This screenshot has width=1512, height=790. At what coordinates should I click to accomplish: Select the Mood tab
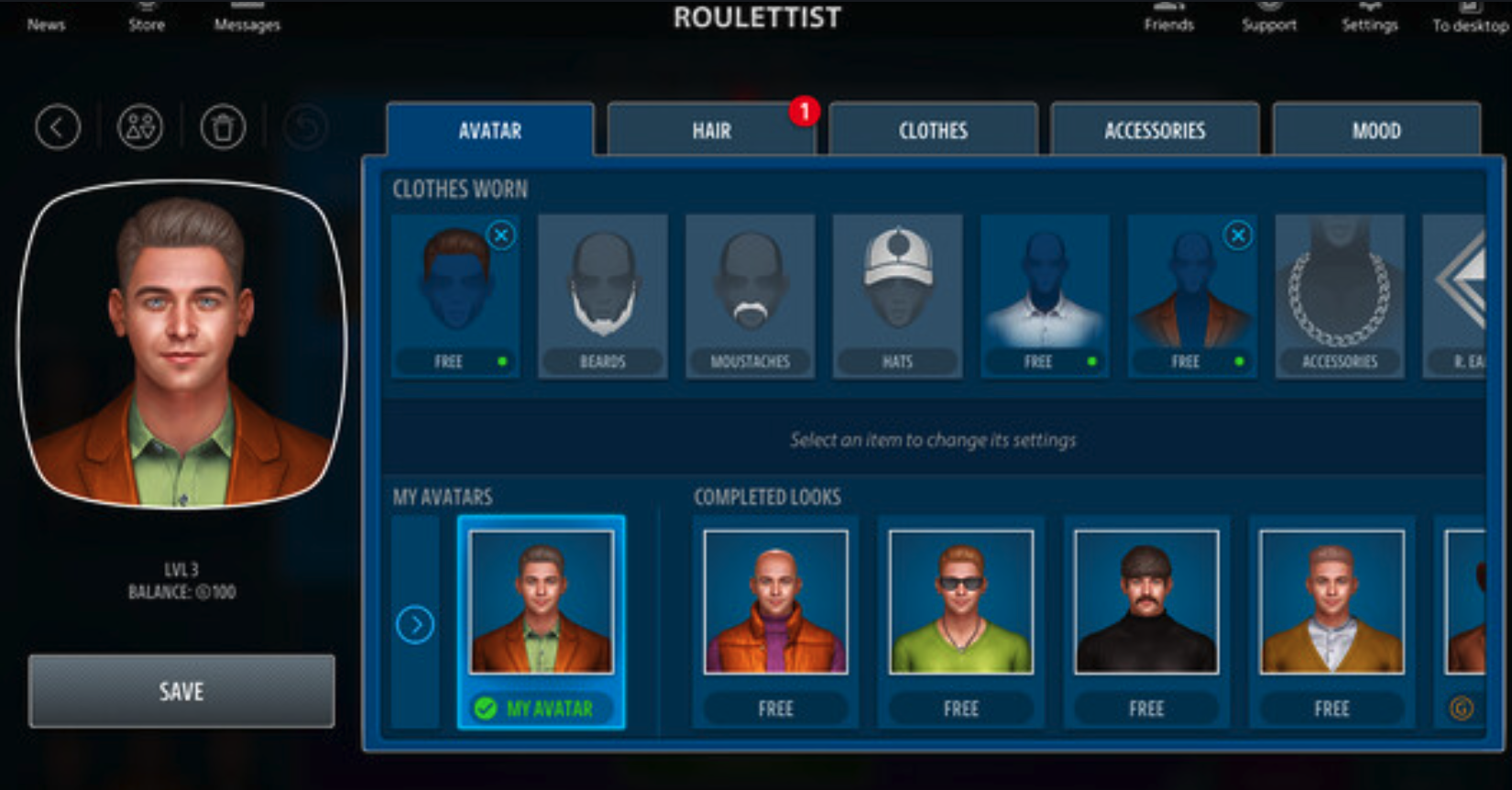coord(1375,131)
